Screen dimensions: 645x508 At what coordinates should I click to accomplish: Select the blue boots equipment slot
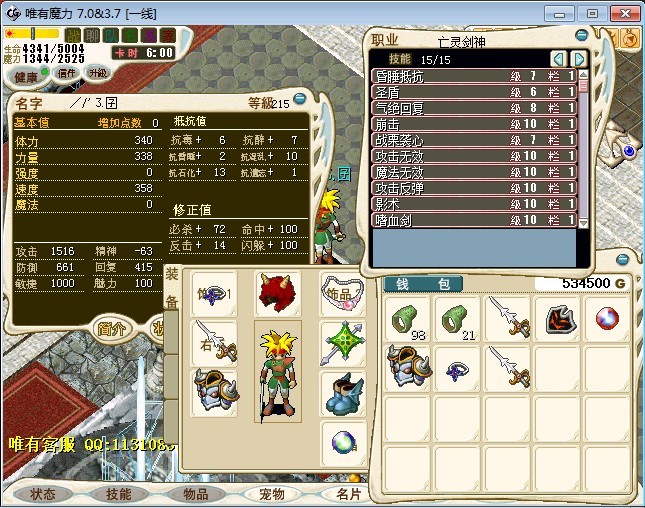coord(343,392)
